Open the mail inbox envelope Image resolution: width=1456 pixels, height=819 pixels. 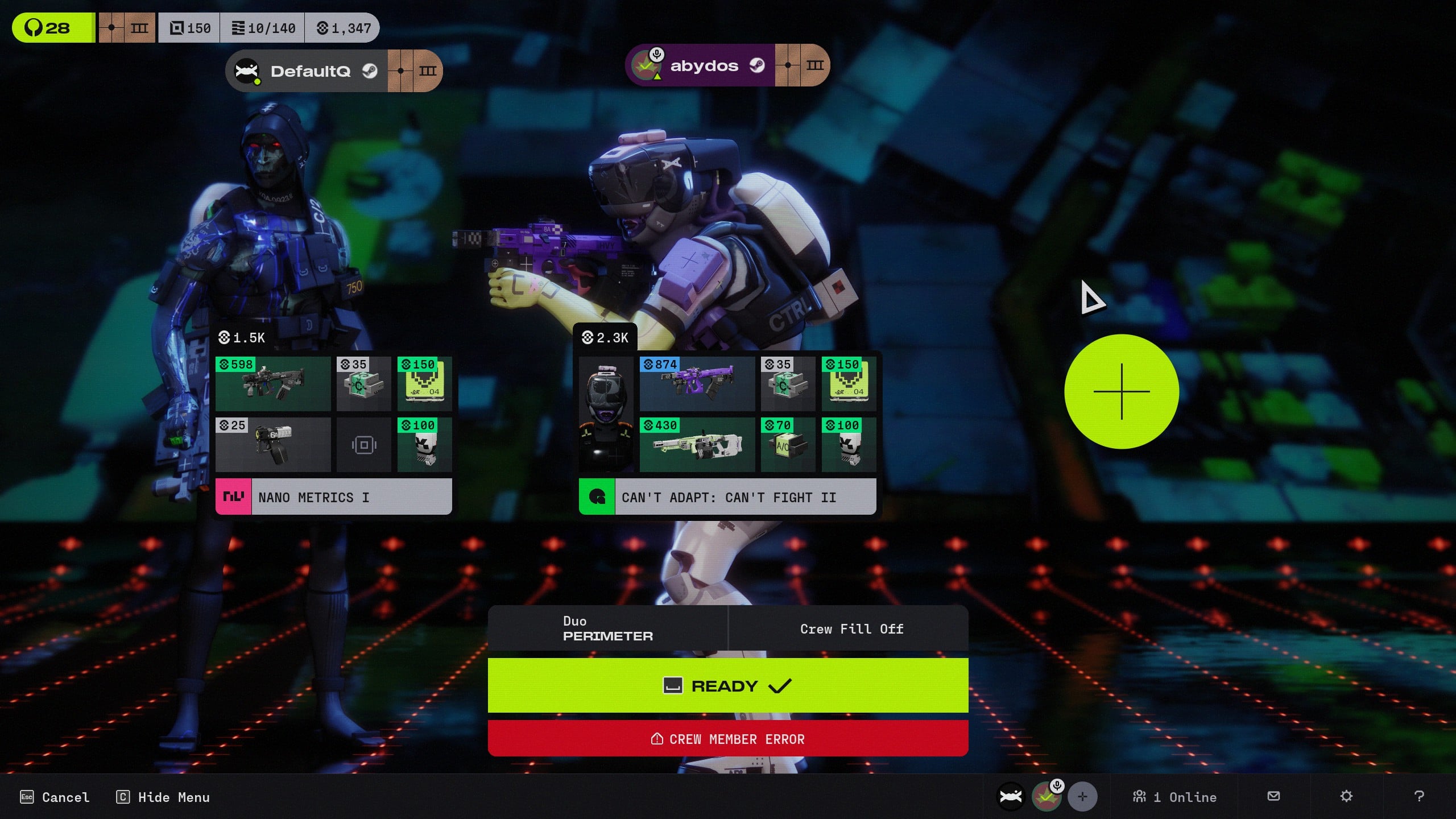1274,796
